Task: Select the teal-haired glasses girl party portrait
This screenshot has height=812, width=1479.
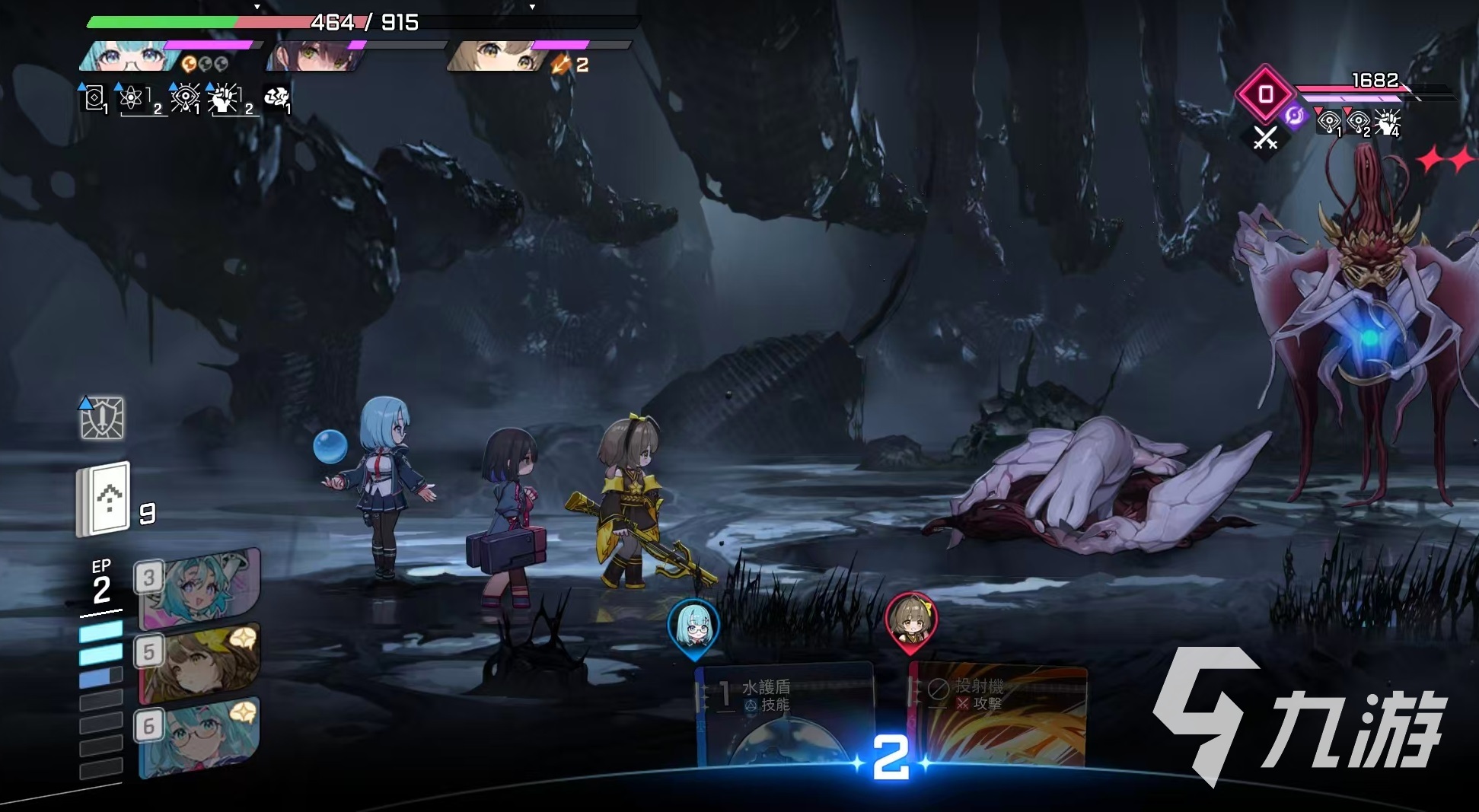Action: [x=129, y=56]
